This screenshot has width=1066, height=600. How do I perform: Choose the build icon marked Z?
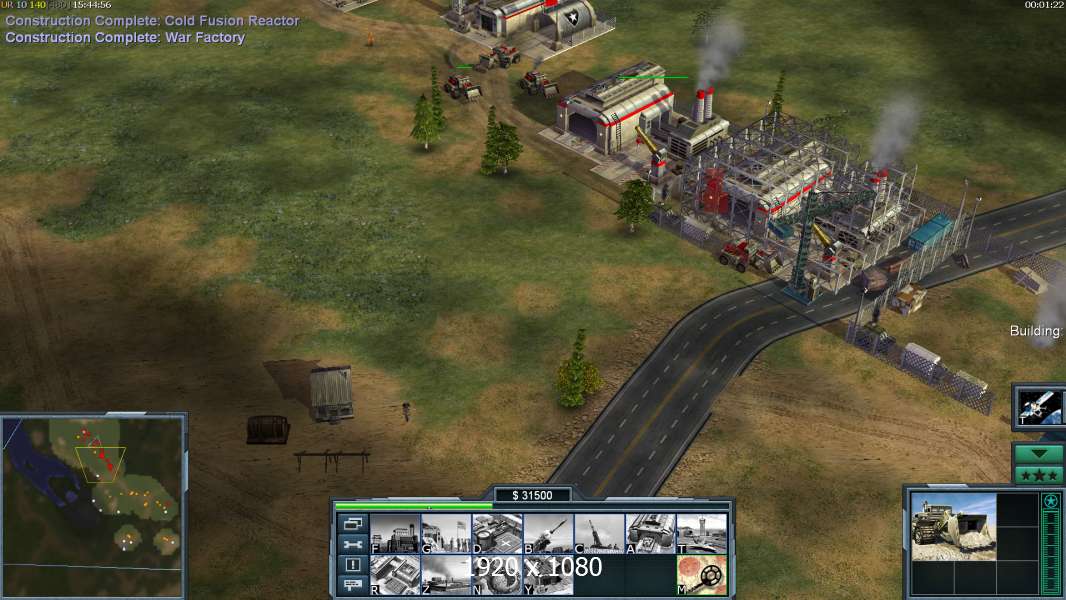click(x=446, y=575)
